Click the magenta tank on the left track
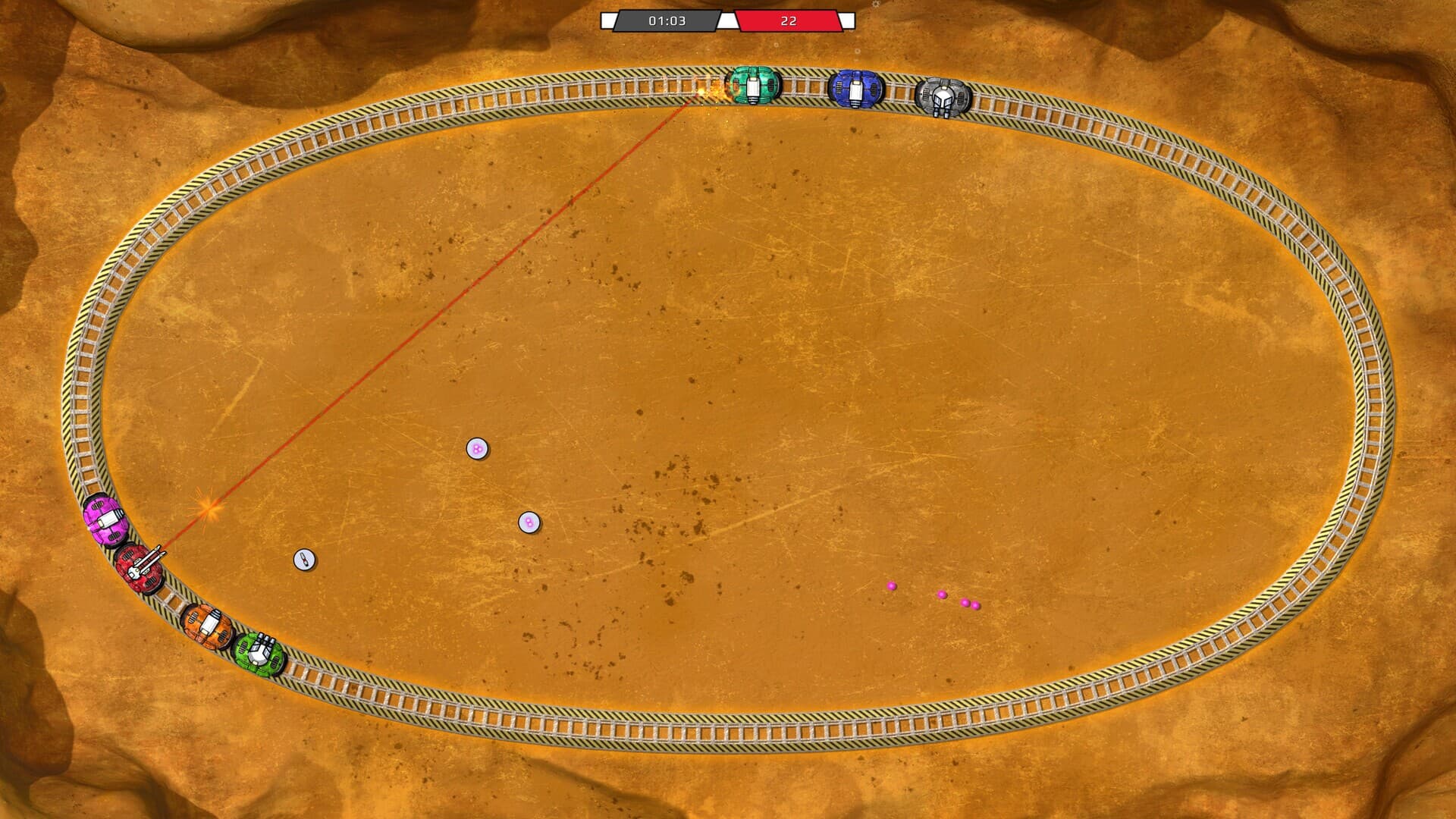 [x=107, y=520]
